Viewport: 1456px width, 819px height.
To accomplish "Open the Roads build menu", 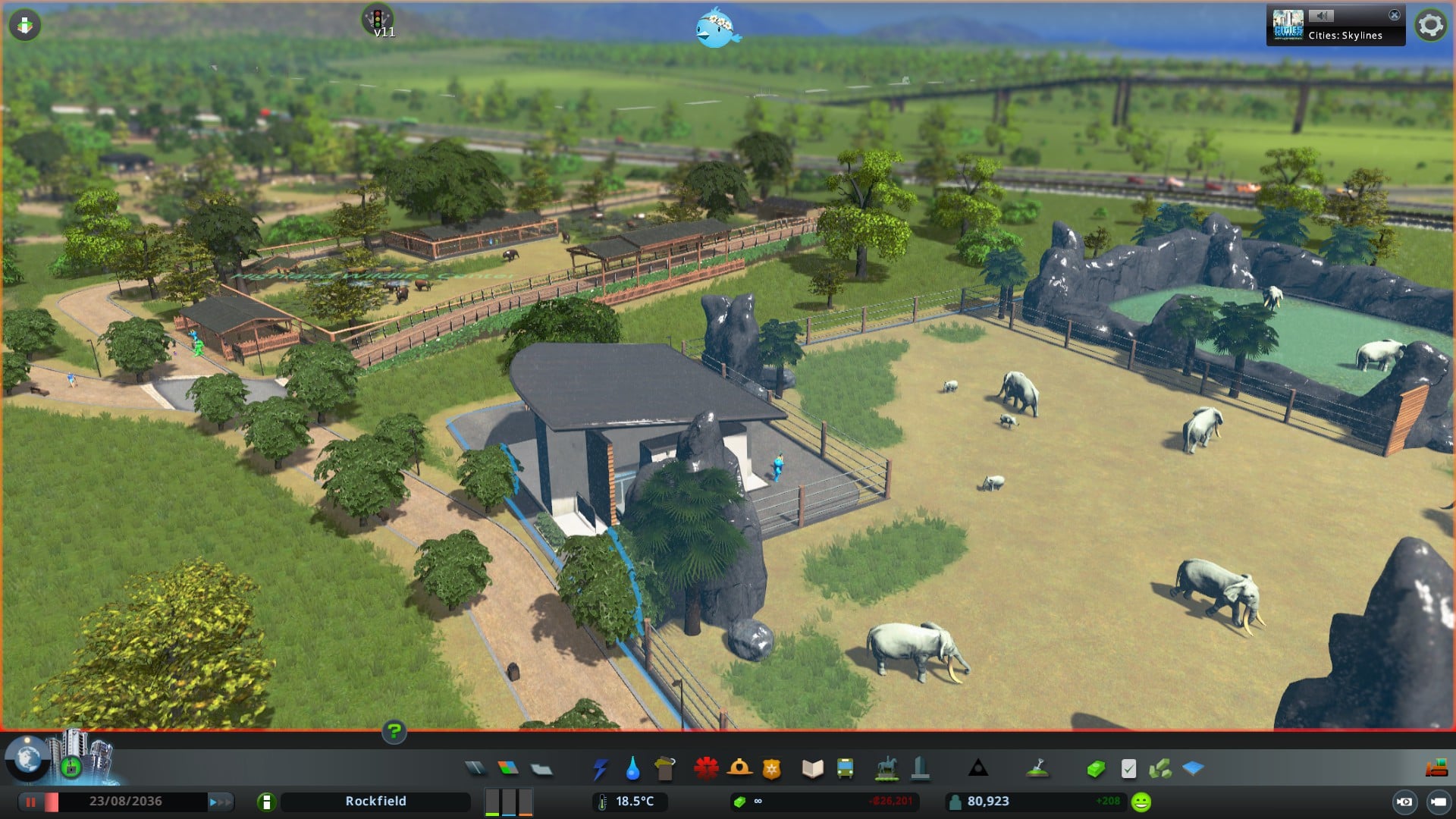I will point(475,769).
